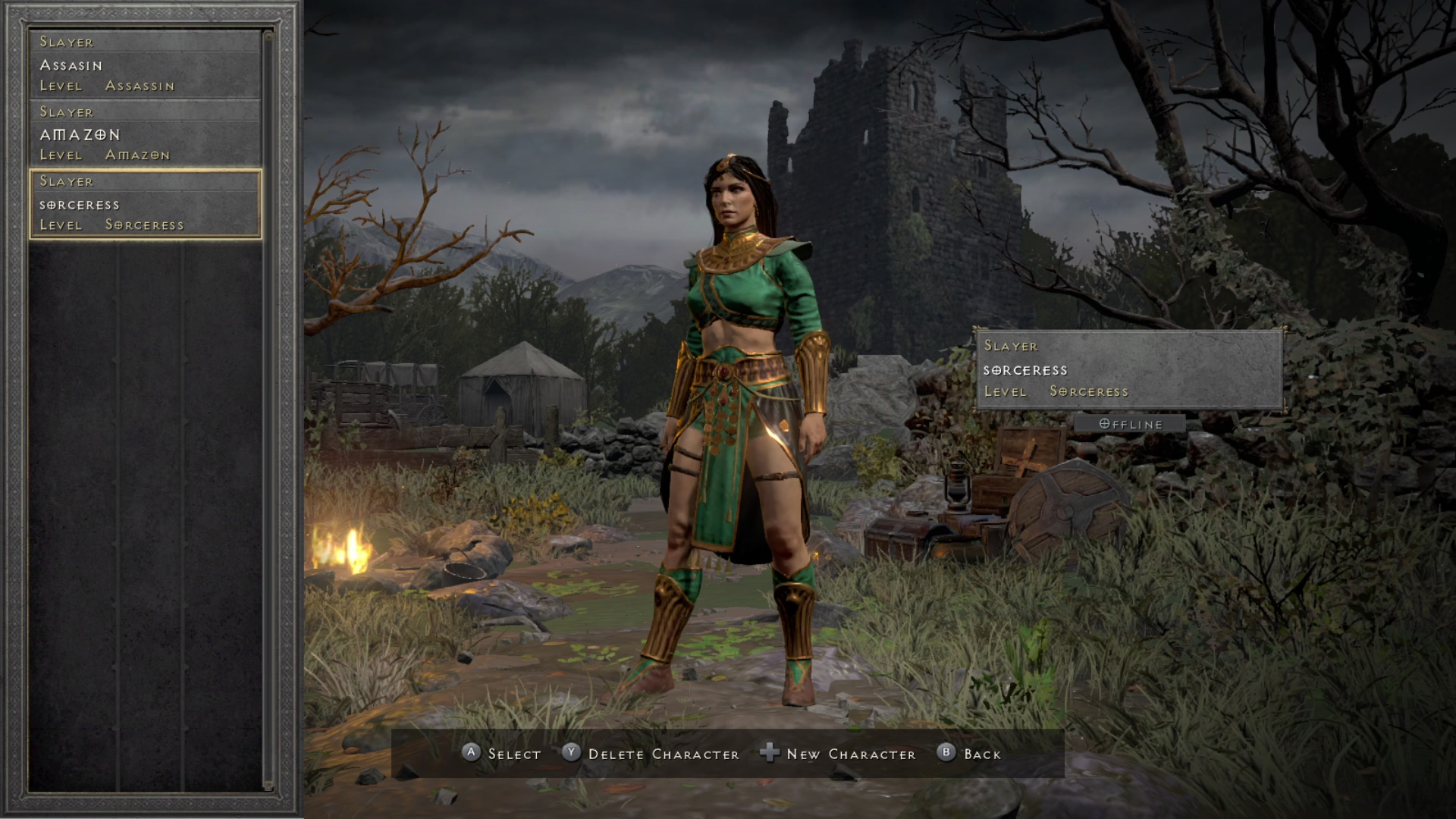1456x819 pixels.
Task: Choose Delete Character
Action: pyautogui.click(x=651, y=754)
